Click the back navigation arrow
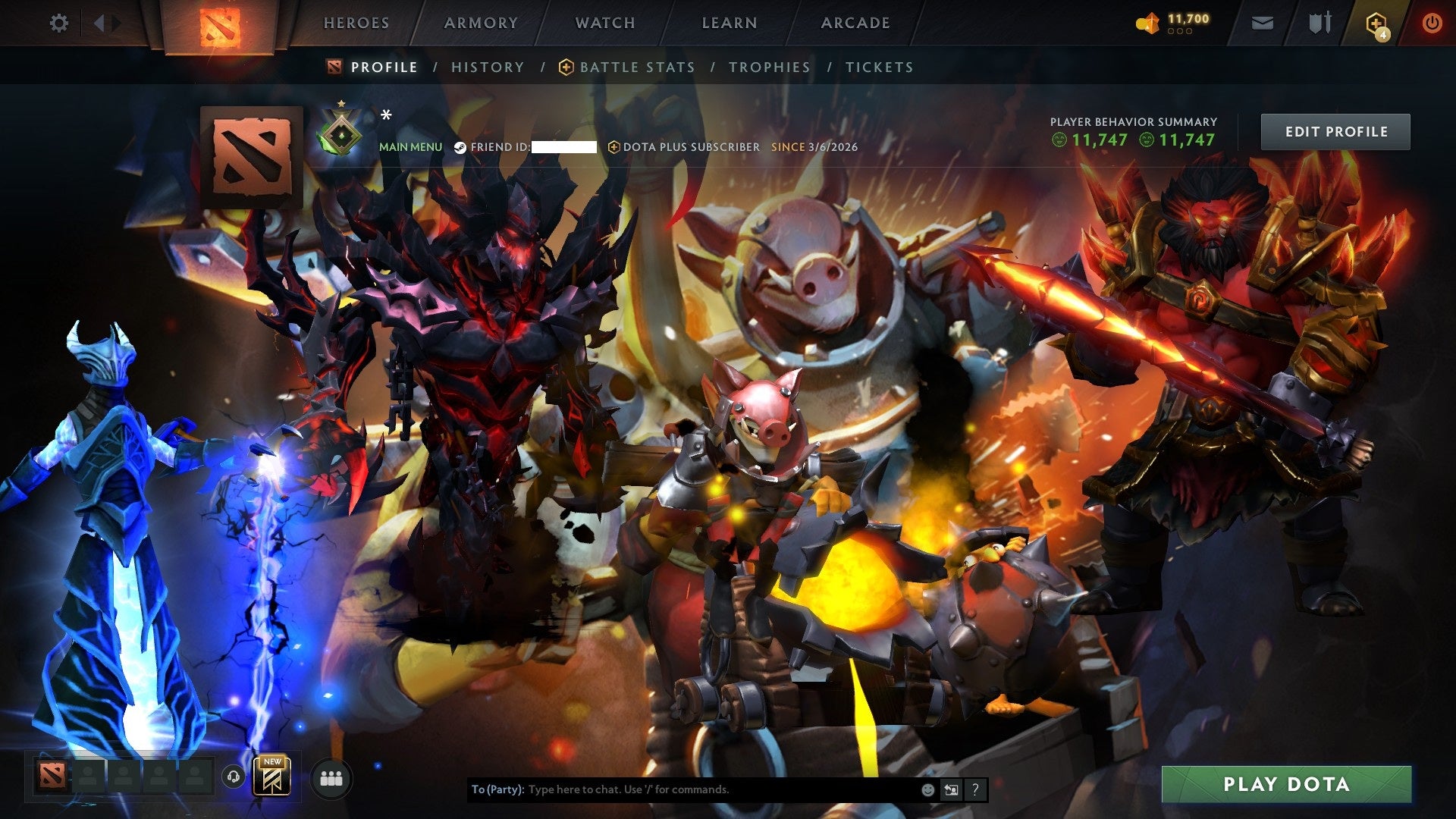This screenshot has height=819, width=1456. pos(99,23)
